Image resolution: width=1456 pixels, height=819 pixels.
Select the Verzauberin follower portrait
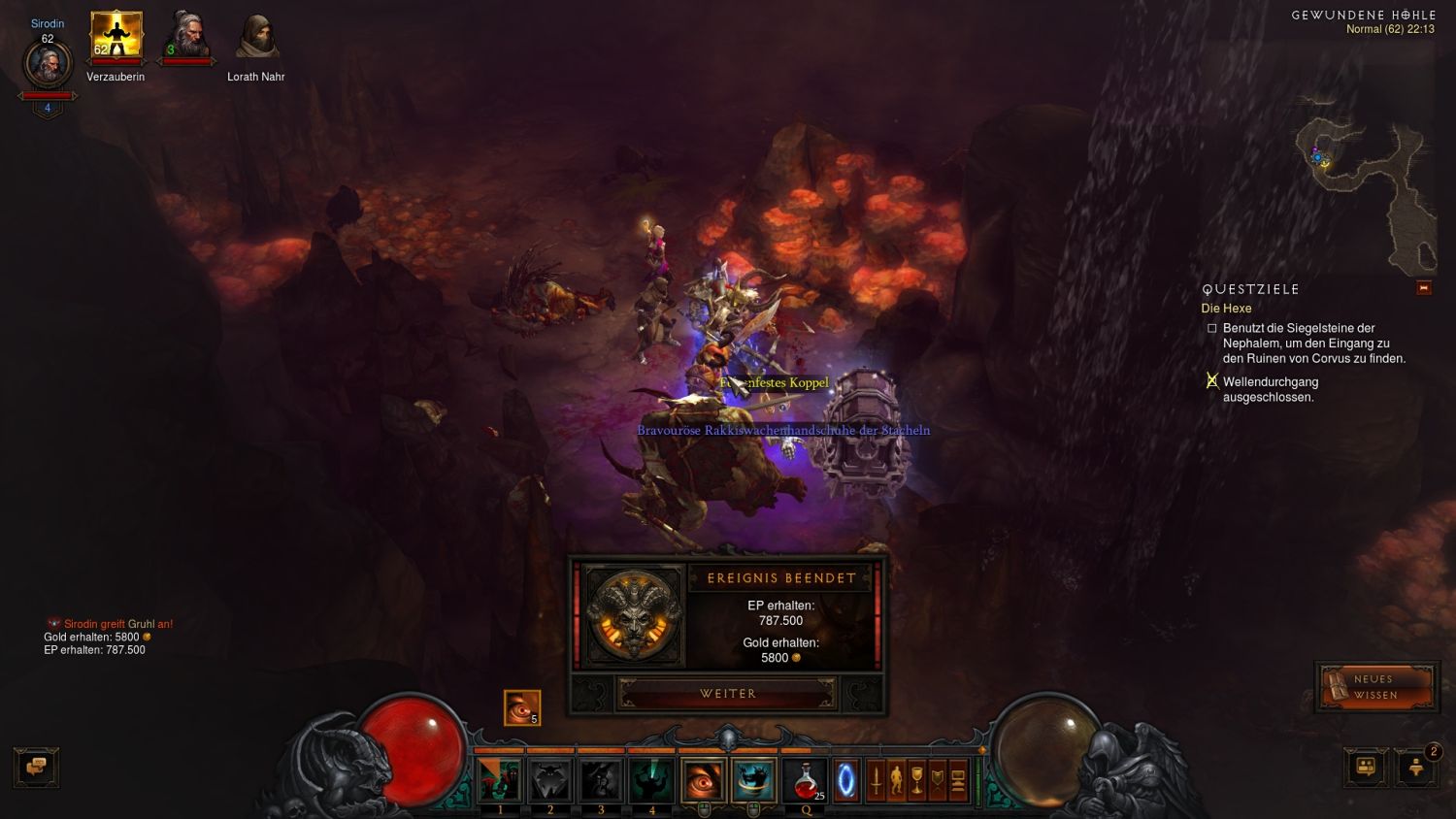[x=116, y=36]
